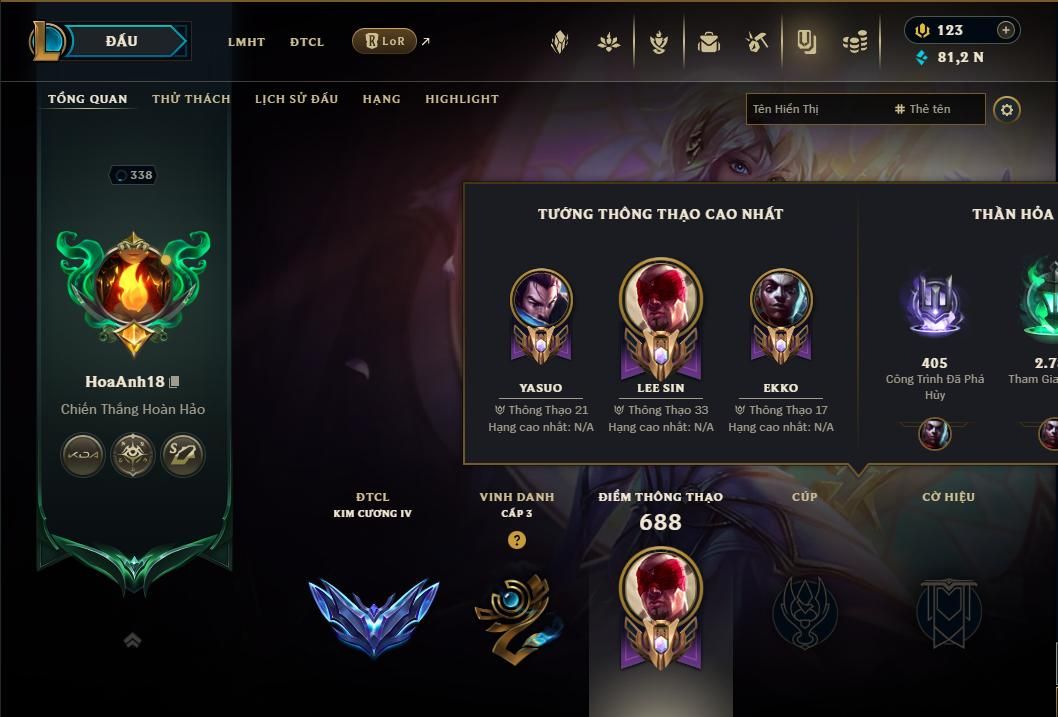
Task: Select the Yasuo mastery portrait
Action: pos(541,300)
